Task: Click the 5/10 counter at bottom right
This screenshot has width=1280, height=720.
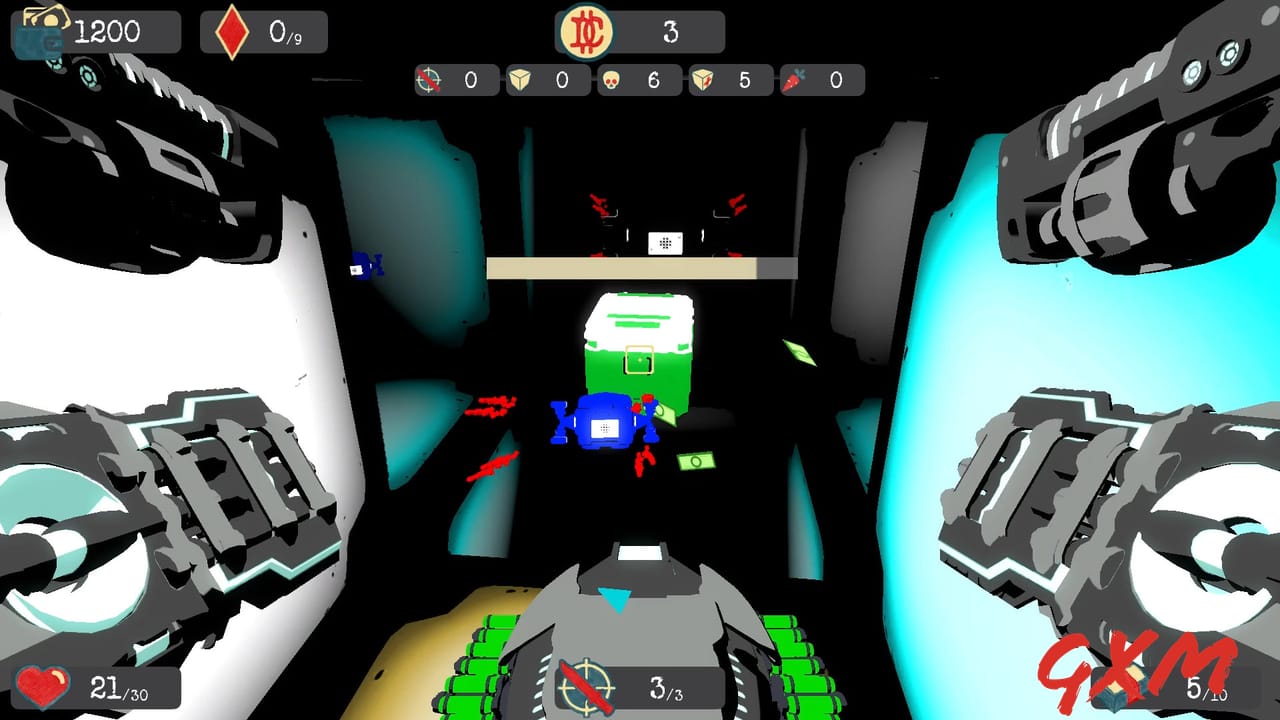Action: [1208, 690]
